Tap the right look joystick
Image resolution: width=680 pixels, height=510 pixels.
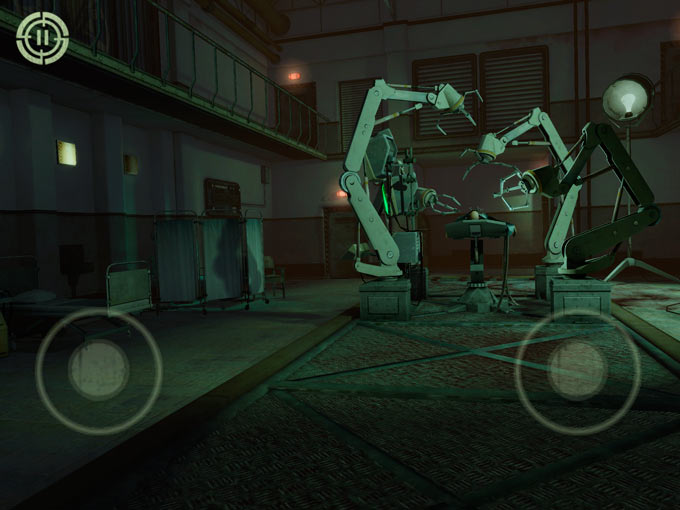[577, 371]
